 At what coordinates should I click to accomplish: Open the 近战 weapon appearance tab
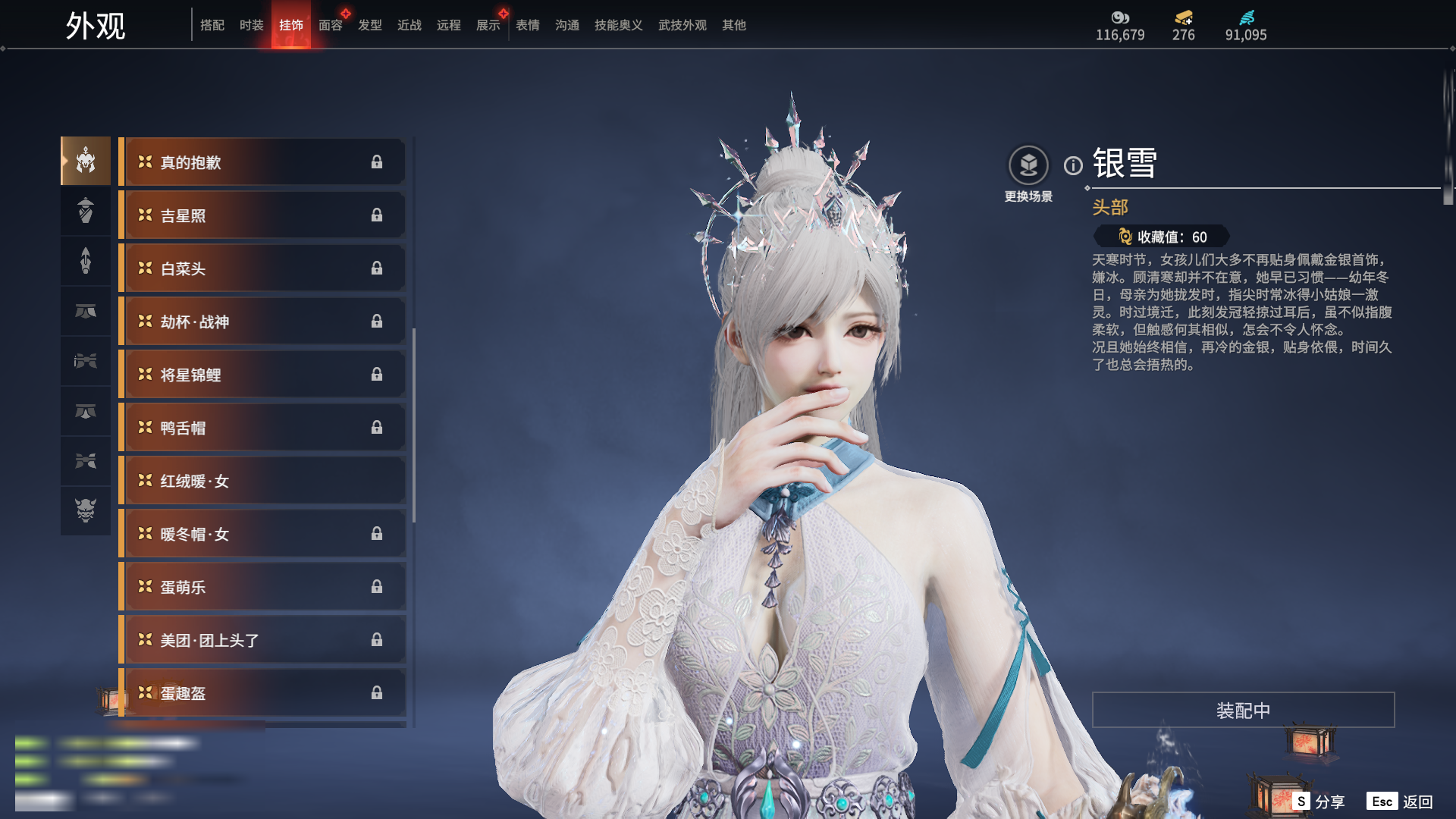pos(409,25)
